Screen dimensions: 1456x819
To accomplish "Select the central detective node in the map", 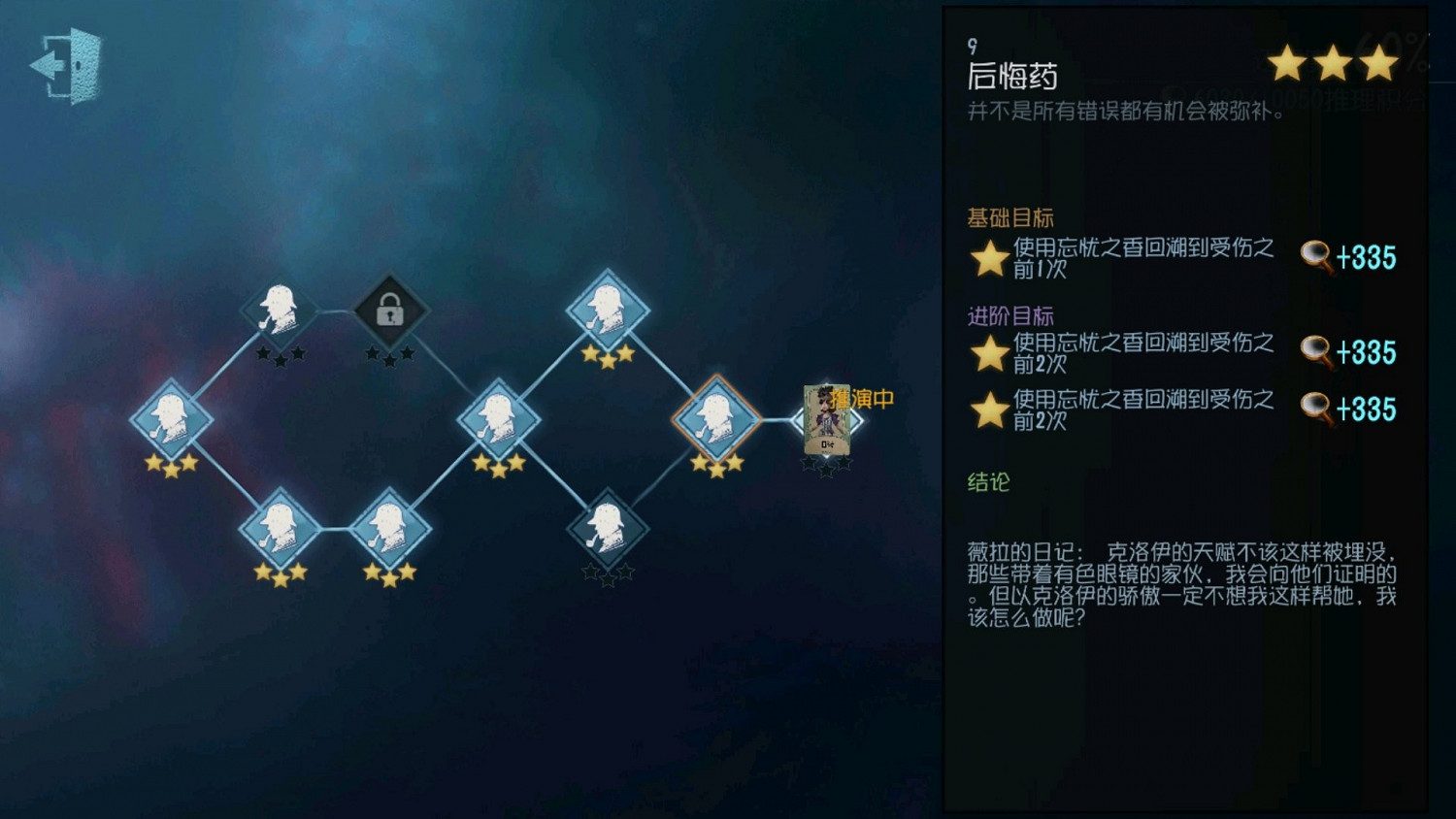I will pos(501,419).
